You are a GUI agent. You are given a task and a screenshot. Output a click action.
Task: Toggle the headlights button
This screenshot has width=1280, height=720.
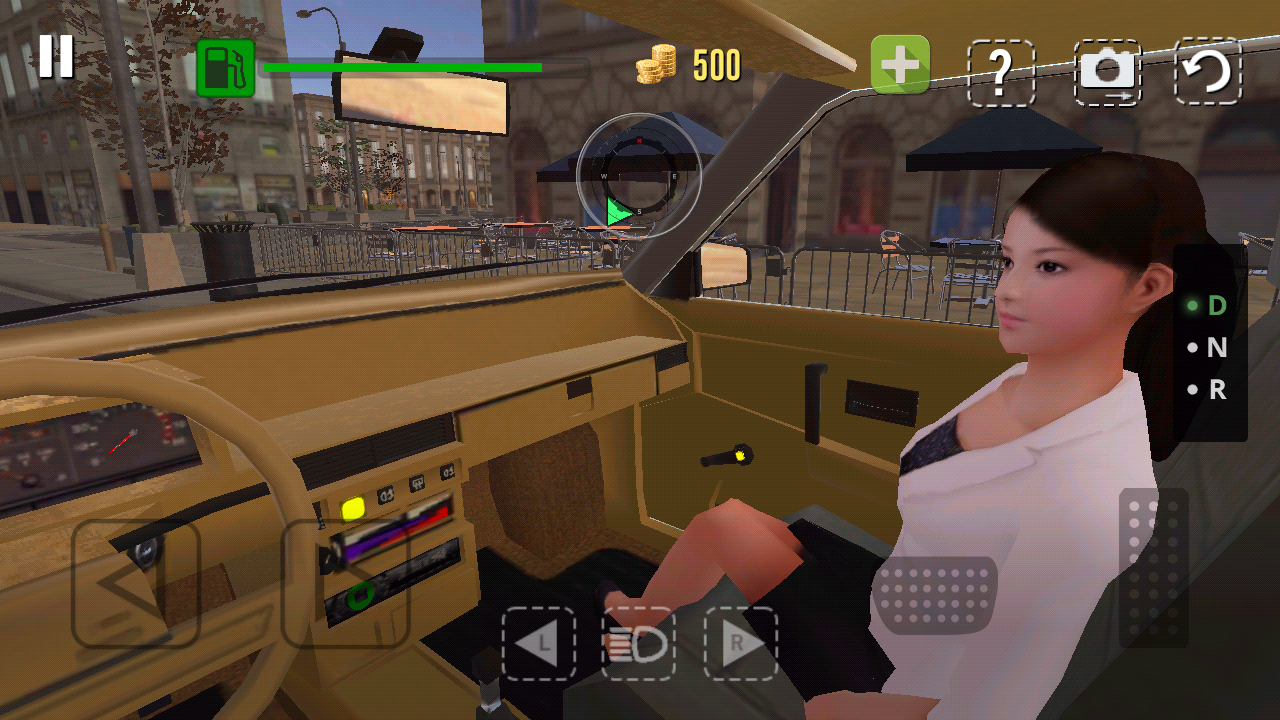pos(638,644)
